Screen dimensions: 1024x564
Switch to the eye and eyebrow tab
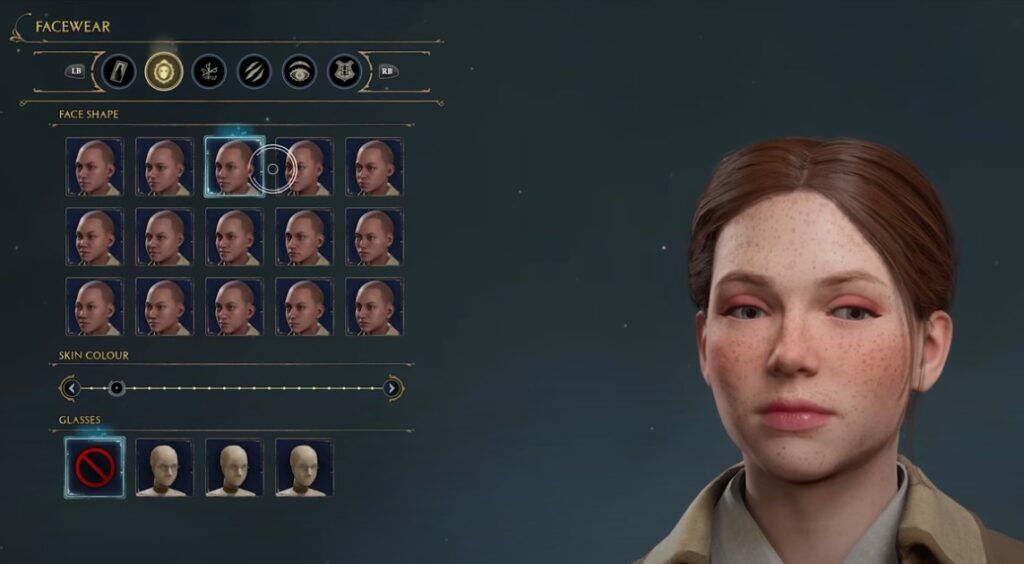(299, 71)
